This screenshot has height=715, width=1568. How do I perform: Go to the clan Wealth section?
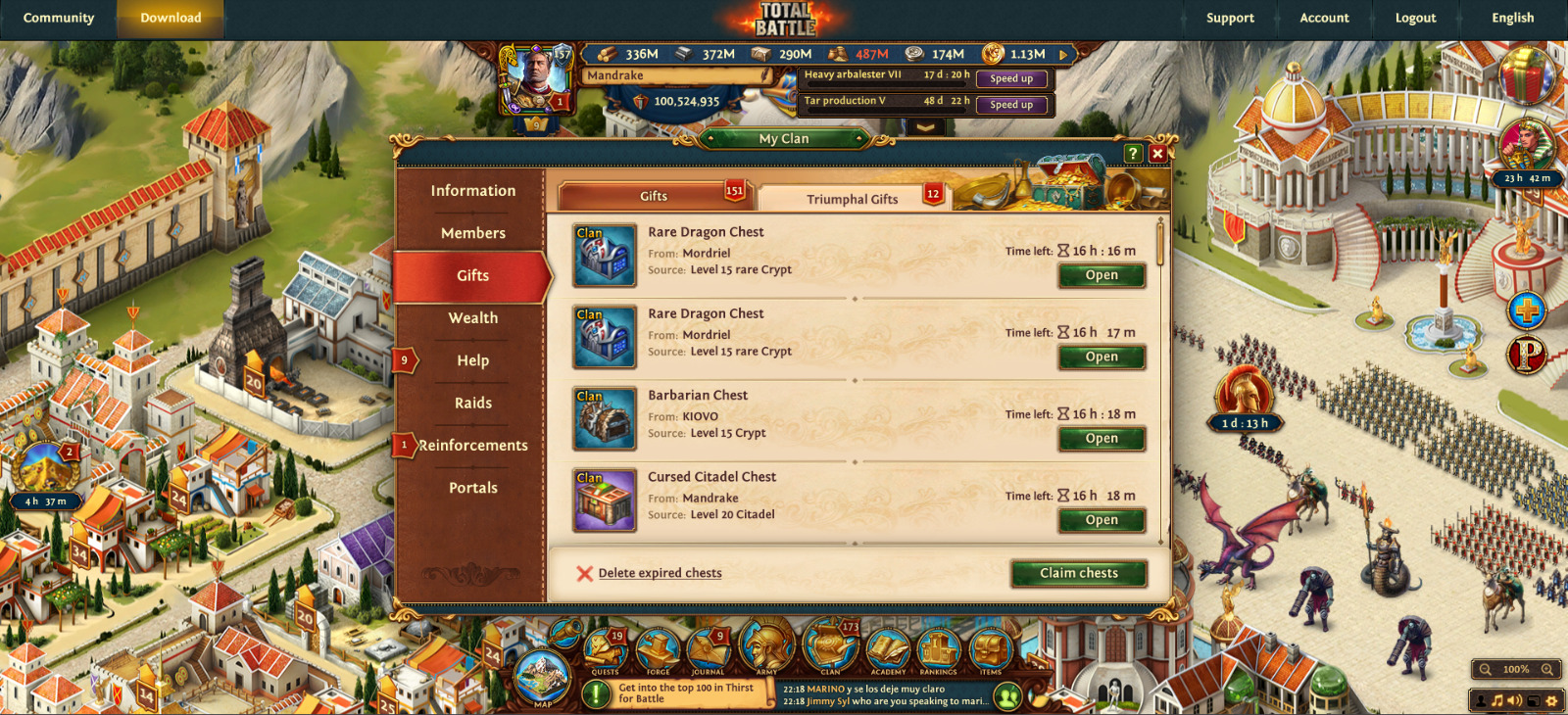pyautogui.click(x=472, y=318)
